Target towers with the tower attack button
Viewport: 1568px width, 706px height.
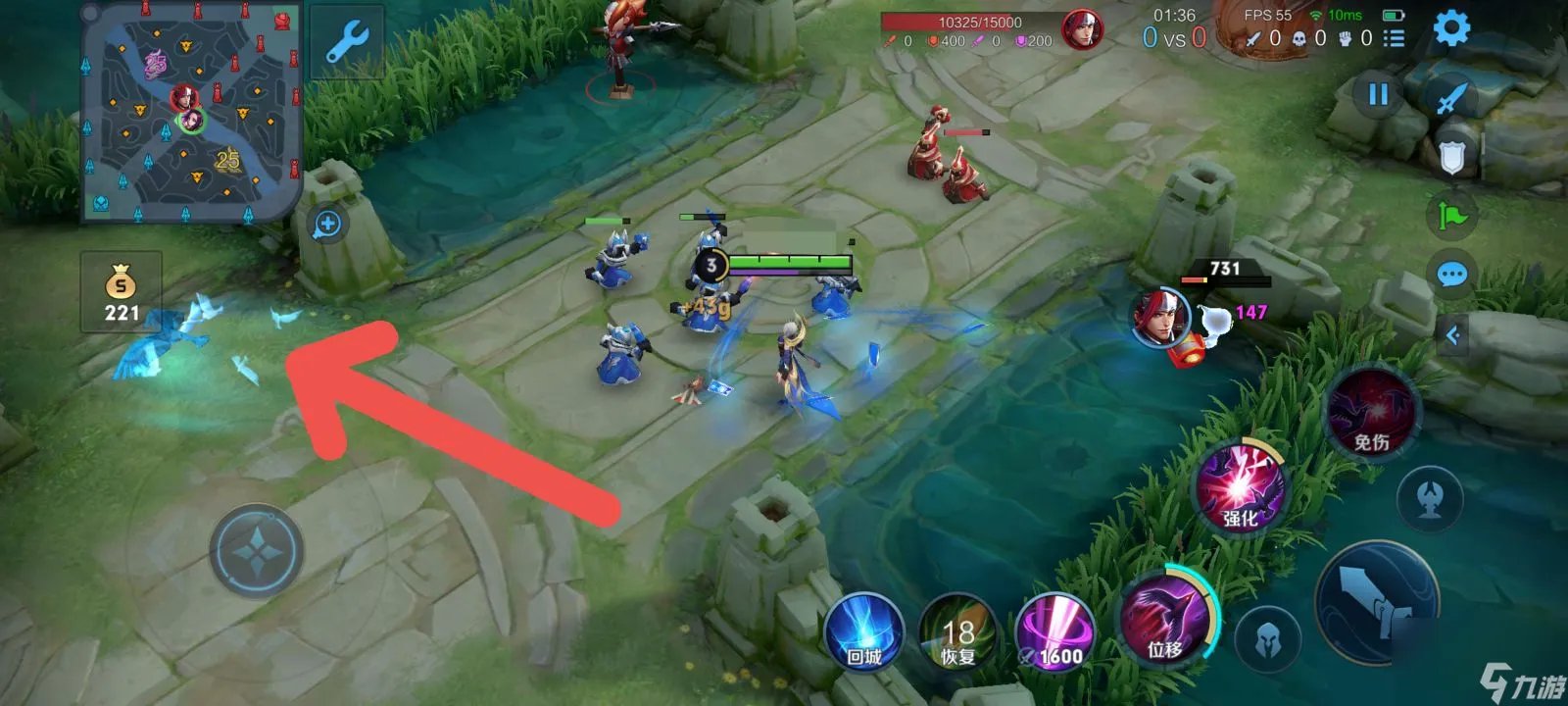pyautogui.click(x=1429, y=499)
